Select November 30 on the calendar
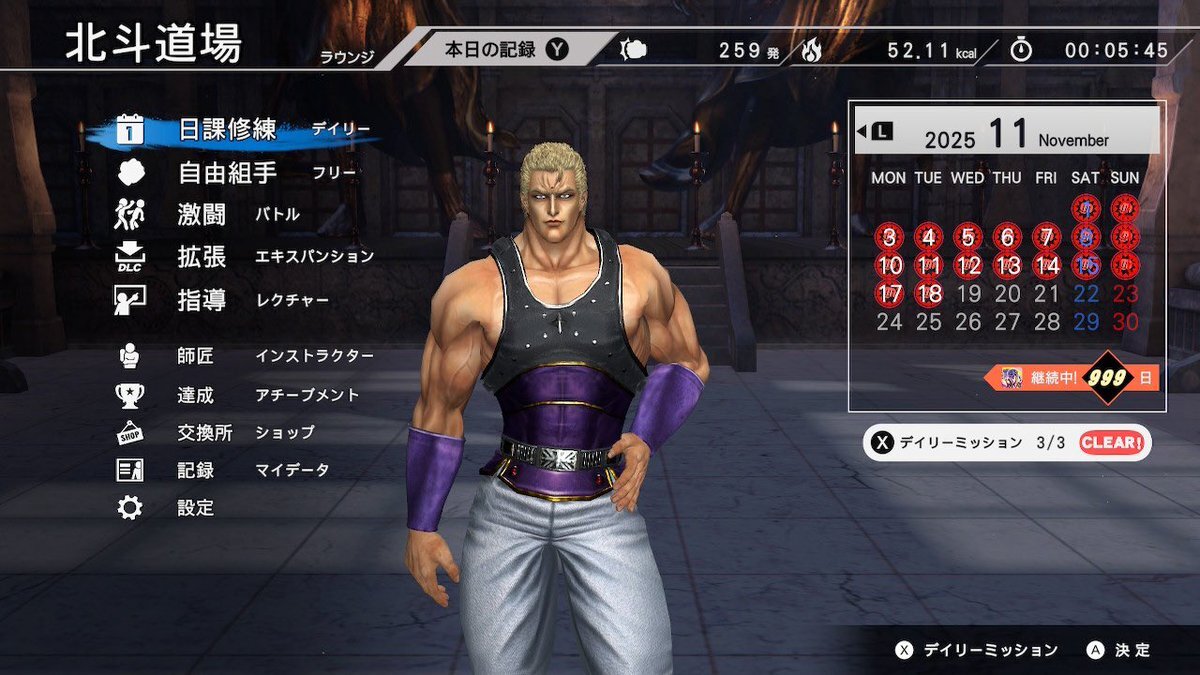 point(1125,322)
